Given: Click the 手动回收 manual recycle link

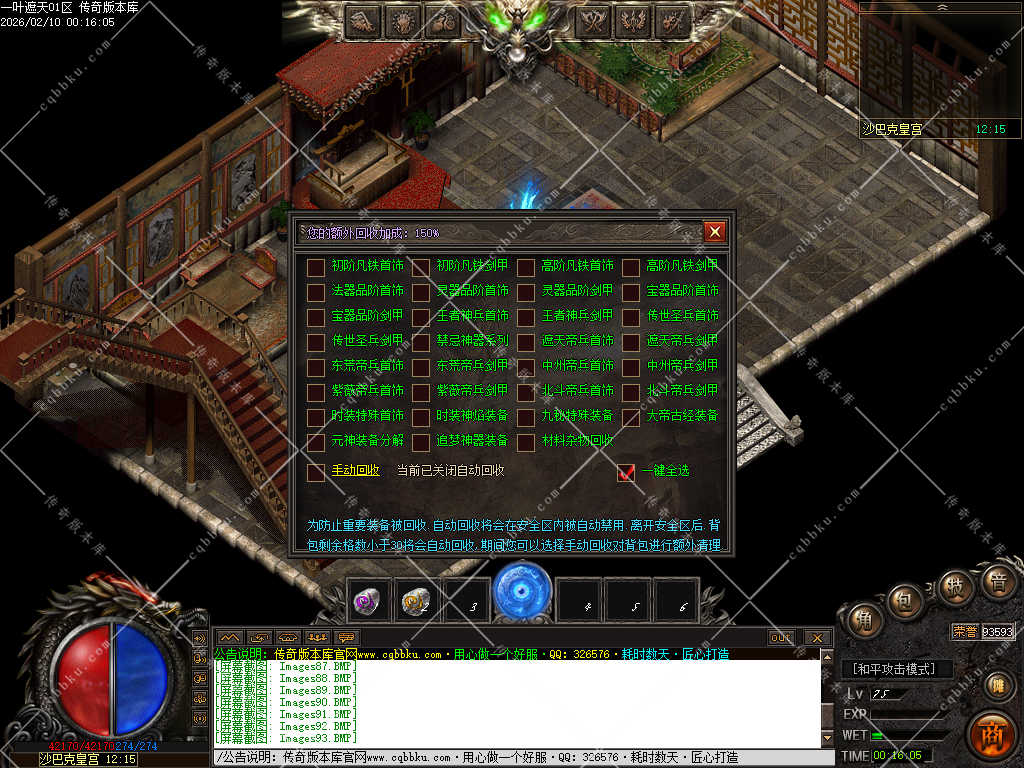Looking at the screenshot, I should pos(355,471).
